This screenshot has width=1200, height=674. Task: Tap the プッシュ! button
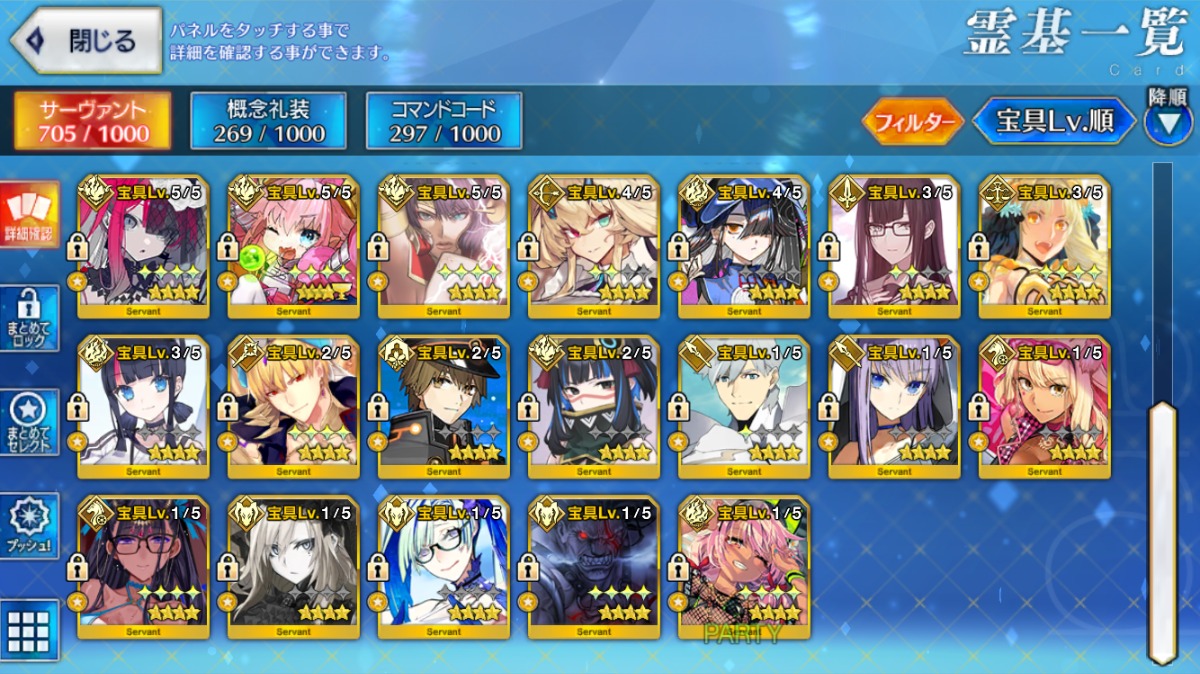29,525
